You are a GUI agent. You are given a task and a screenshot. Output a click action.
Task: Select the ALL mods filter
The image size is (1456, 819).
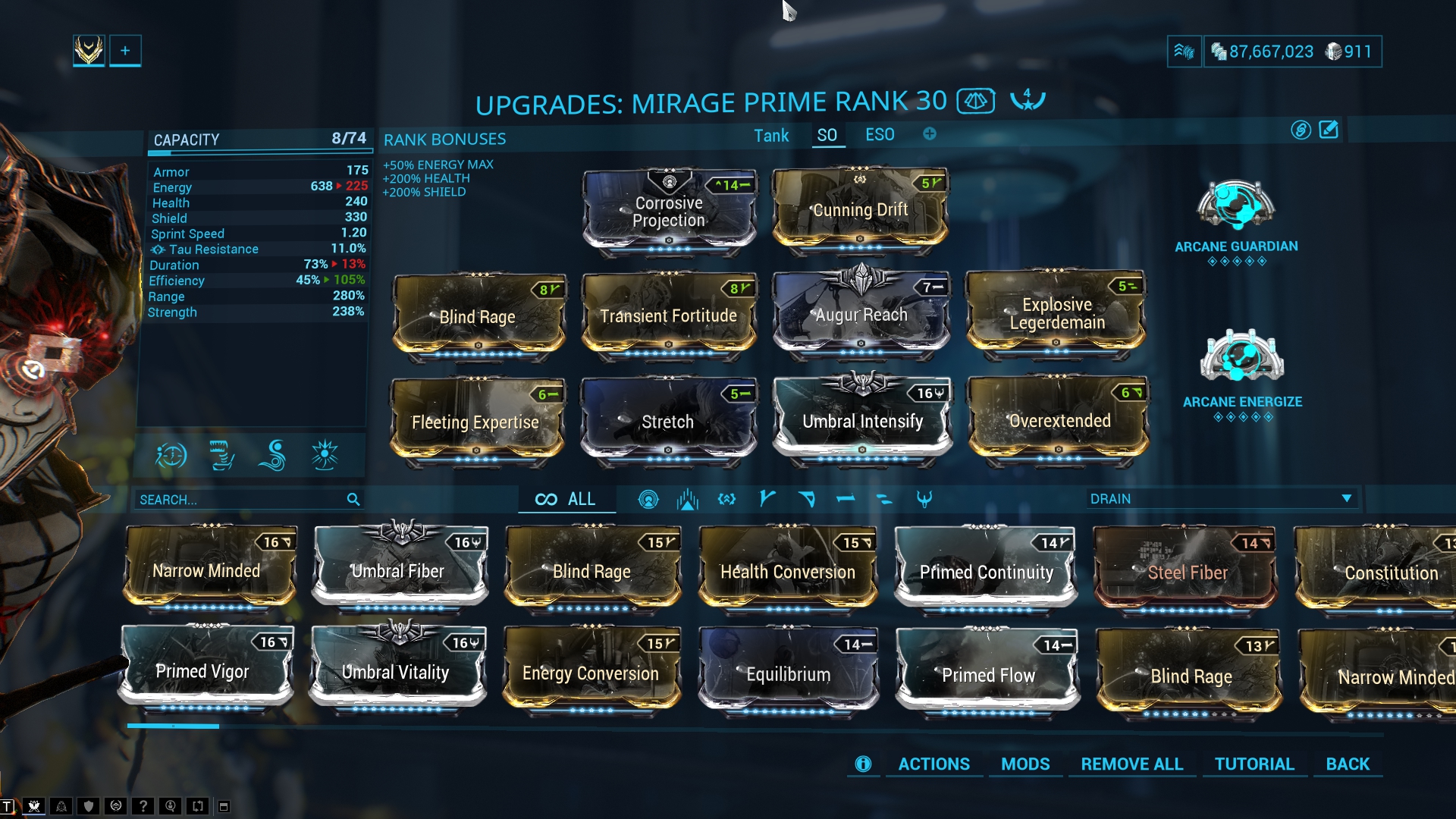(566, 499)
